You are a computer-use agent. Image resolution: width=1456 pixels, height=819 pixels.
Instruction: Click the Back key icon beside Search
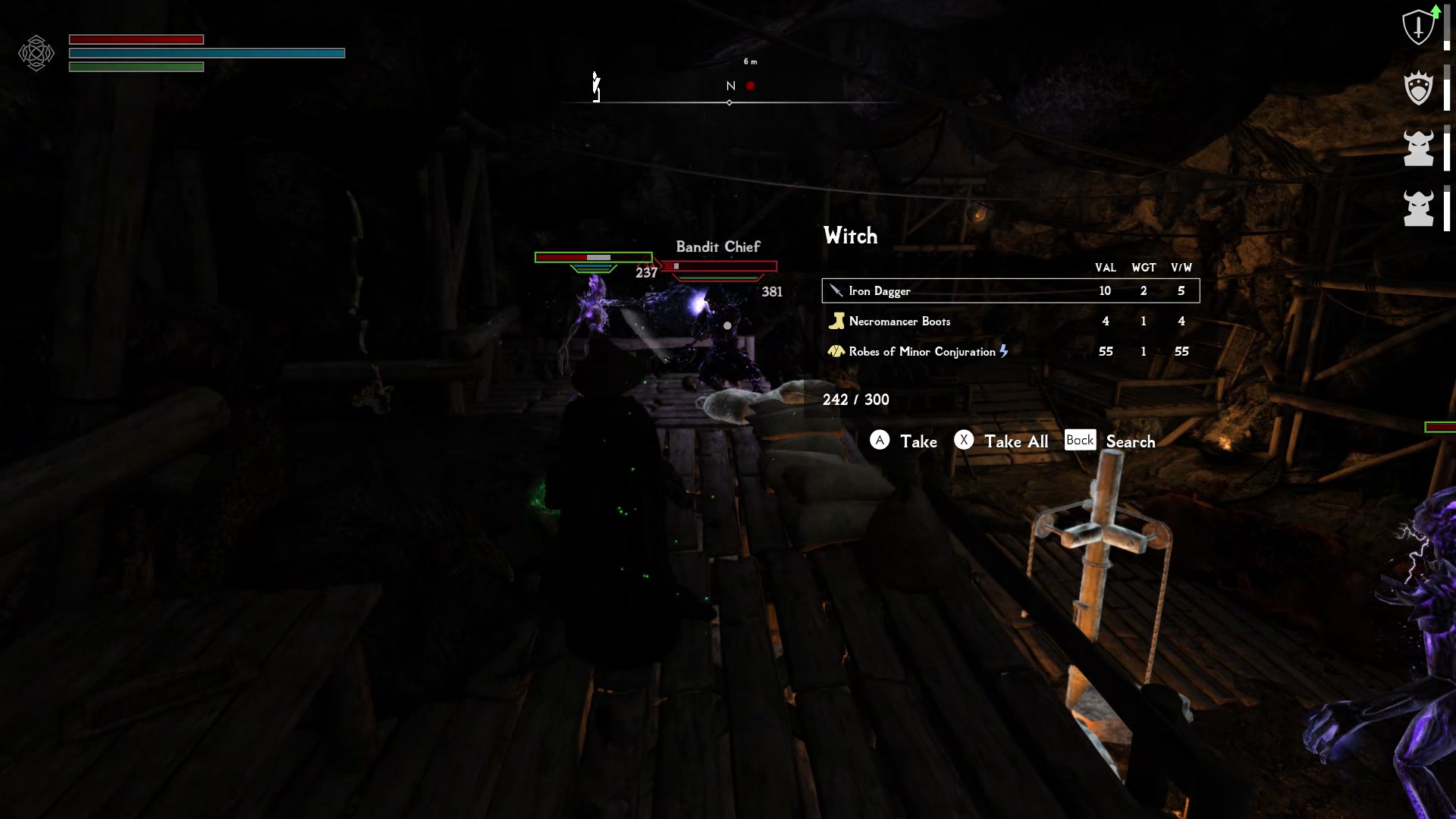pos(1080,440)
